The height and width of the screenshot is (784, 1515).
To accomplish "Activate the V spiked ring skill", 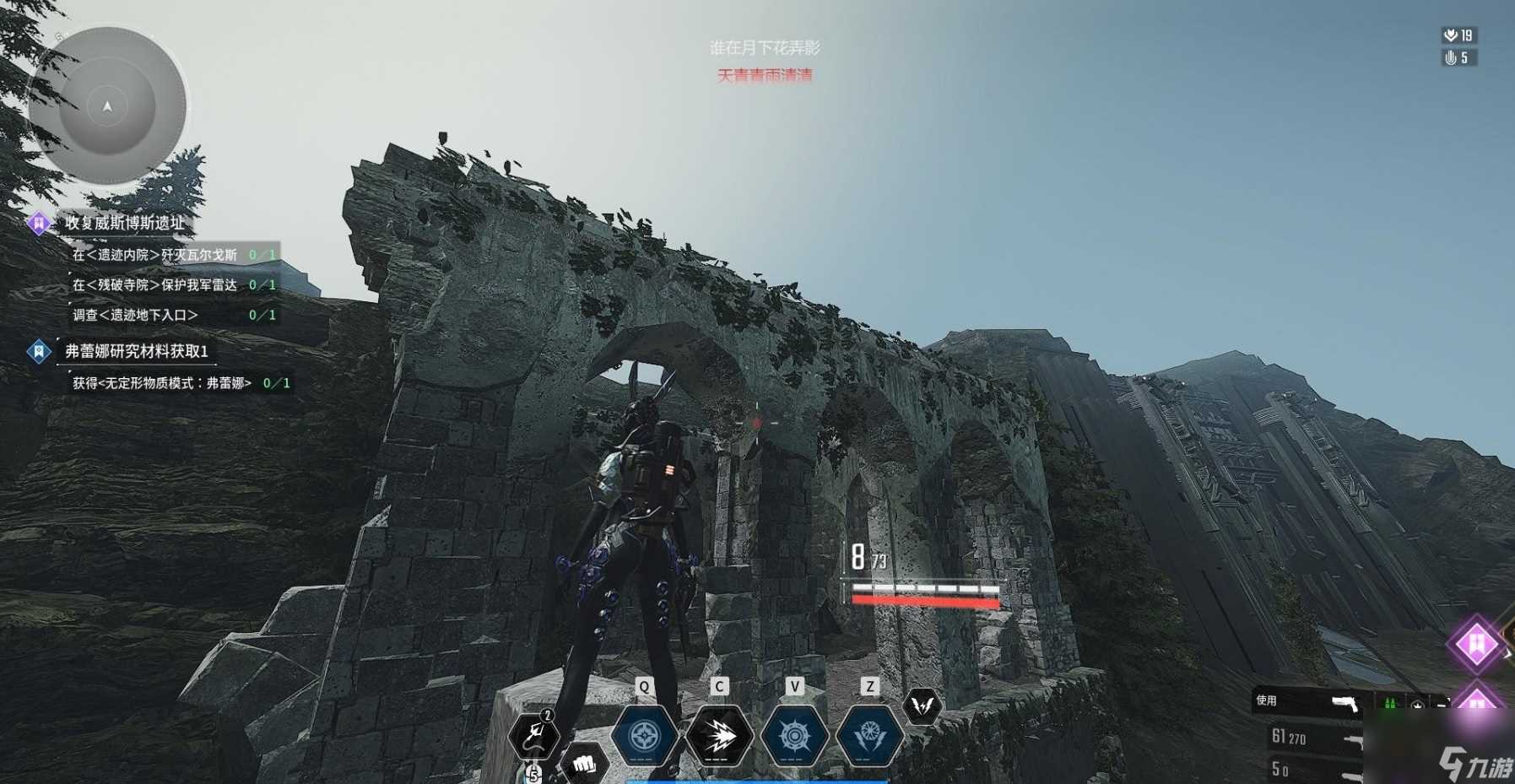I will click(794, 736).
